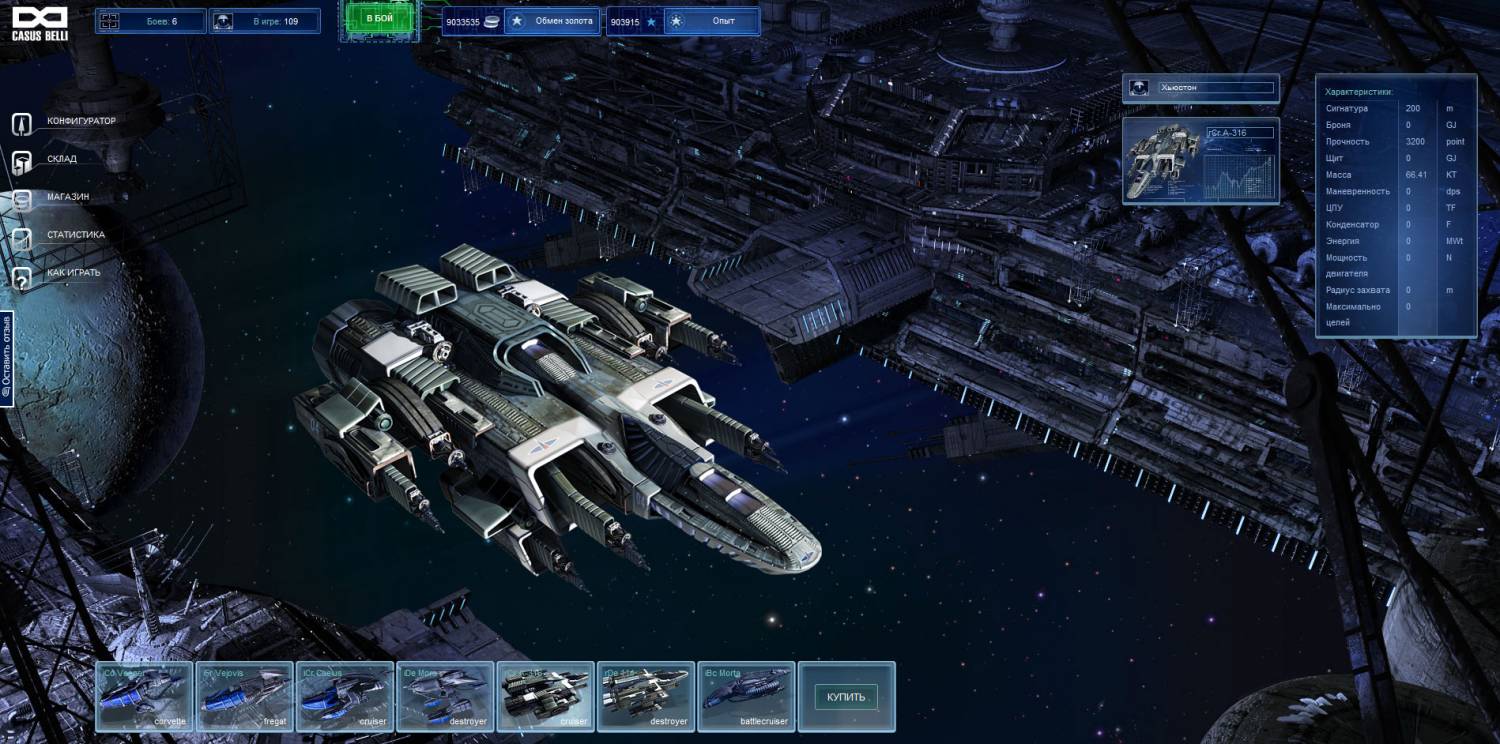This screenshot has width=1500, height=744.
Task: Select the Morta battlecruiser ship
Action: coord(746,696)
